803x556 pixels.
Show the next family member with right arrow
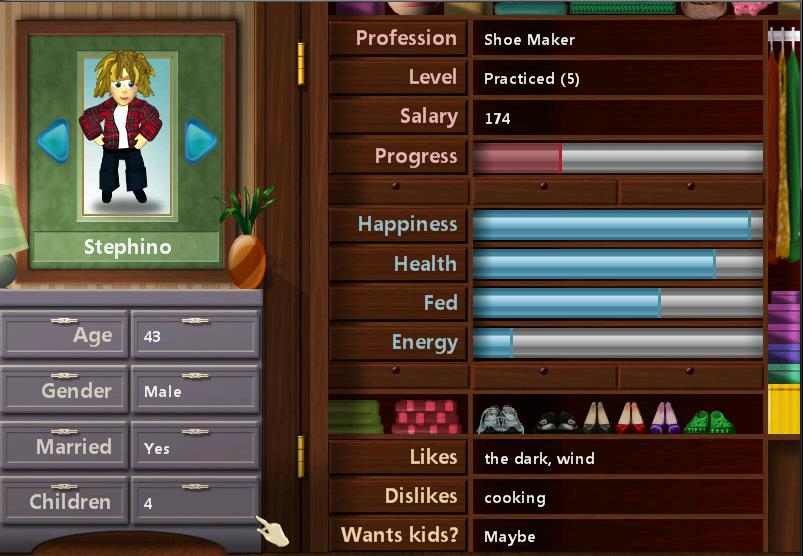click(x=200, y=140)
